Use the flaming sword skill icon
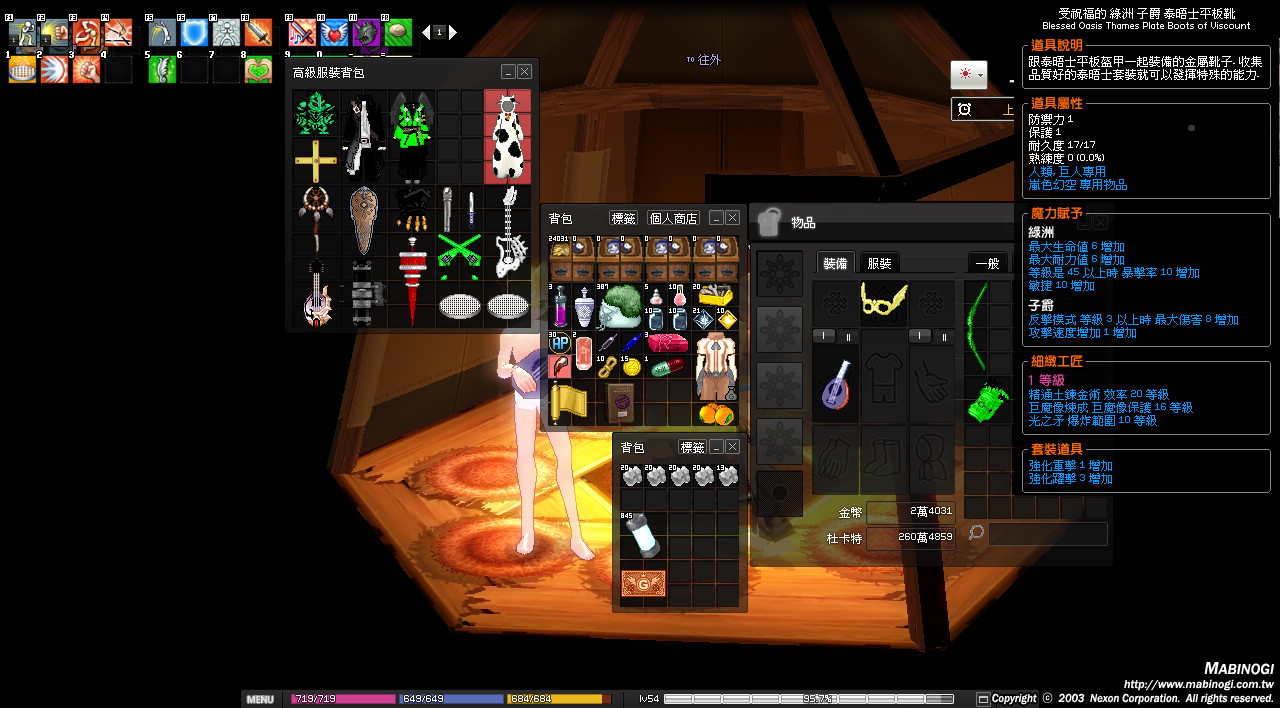 pos(258,33)
